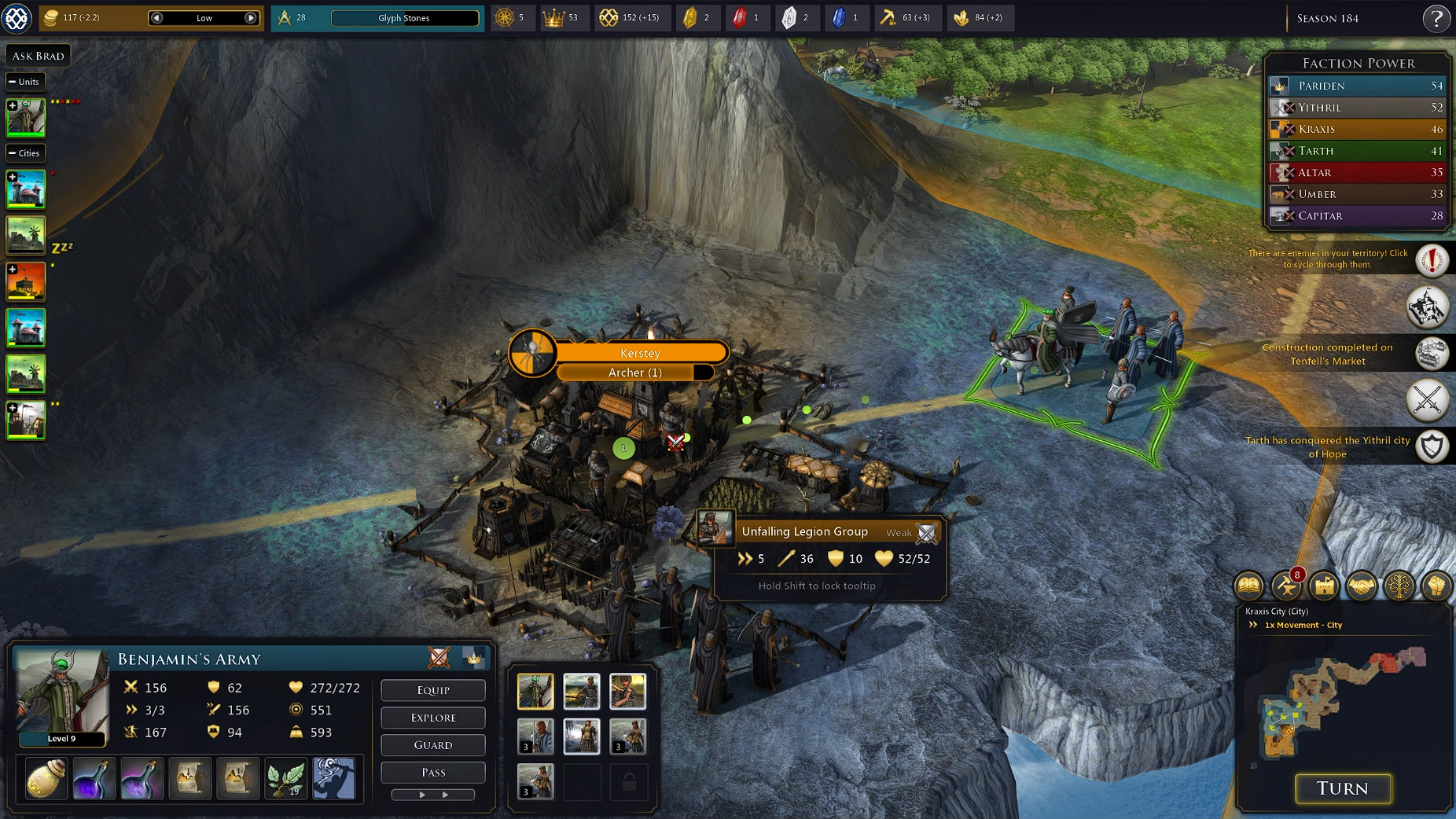Select Kerstey city nameplate
This screenshot has width=1456, height=819.
click(640, 353)
